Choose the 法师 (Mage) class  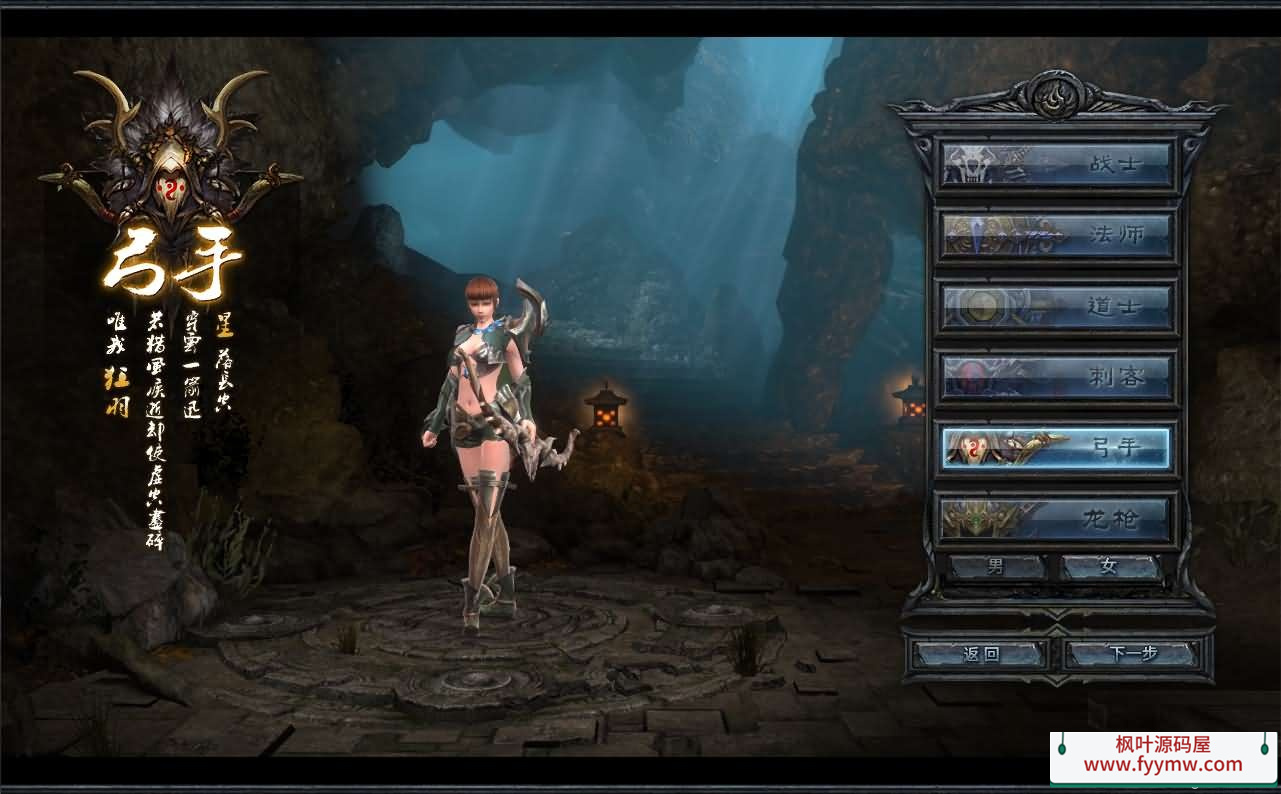(1057, 235)
